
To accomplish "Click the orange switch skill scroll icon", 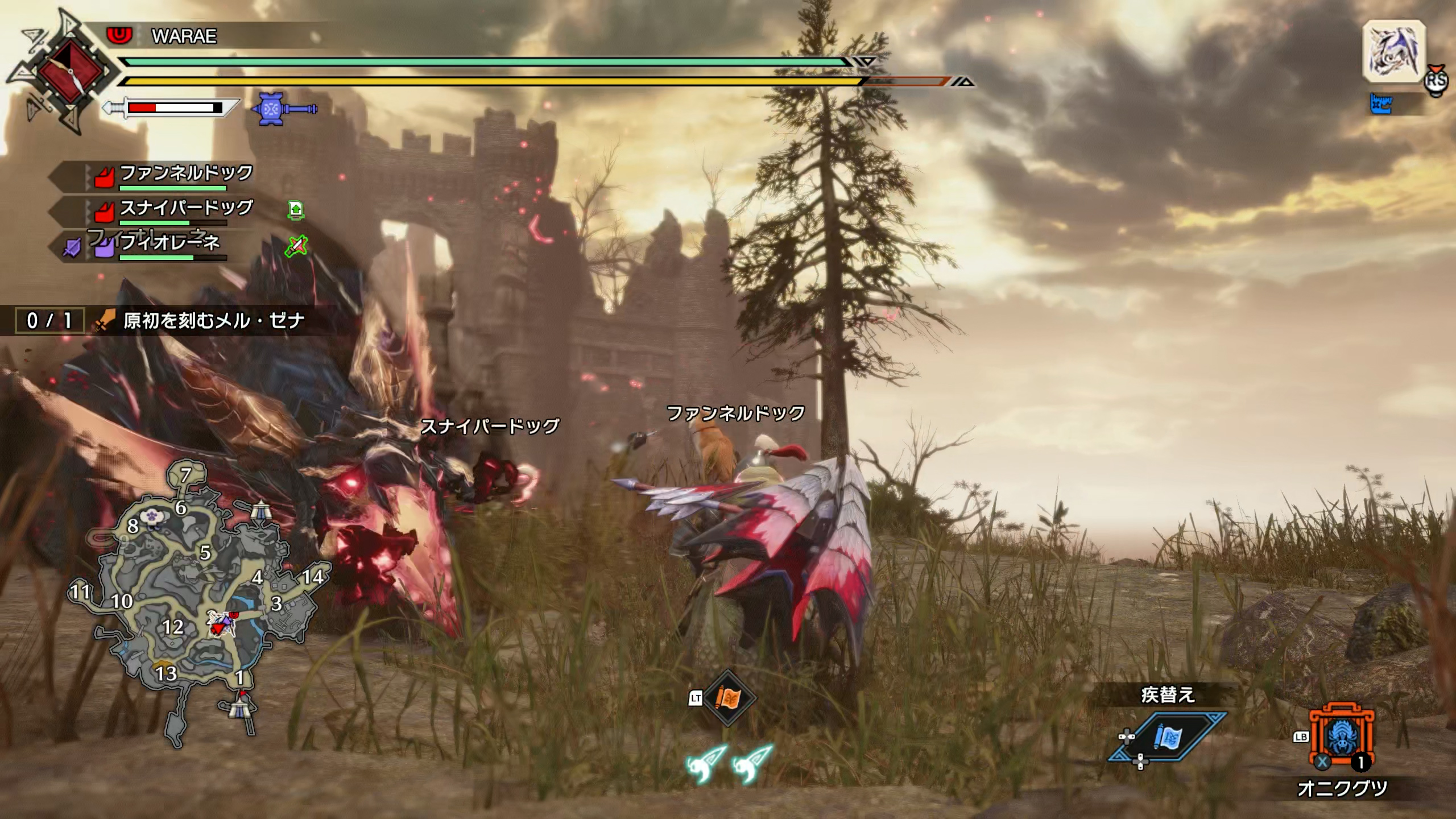I will tap(727, 698).
